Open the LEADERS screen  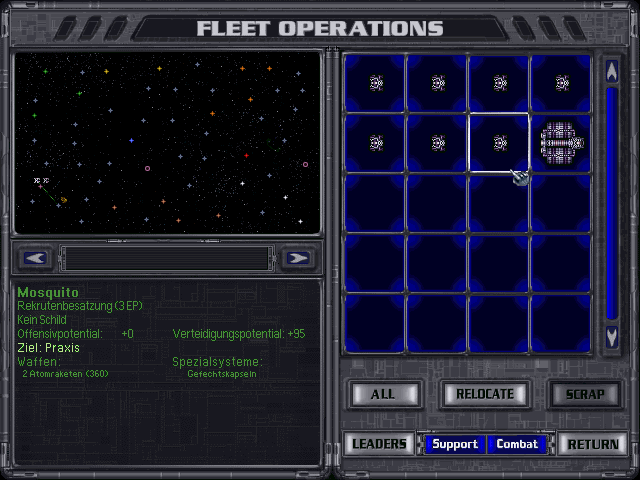[380, 444]
